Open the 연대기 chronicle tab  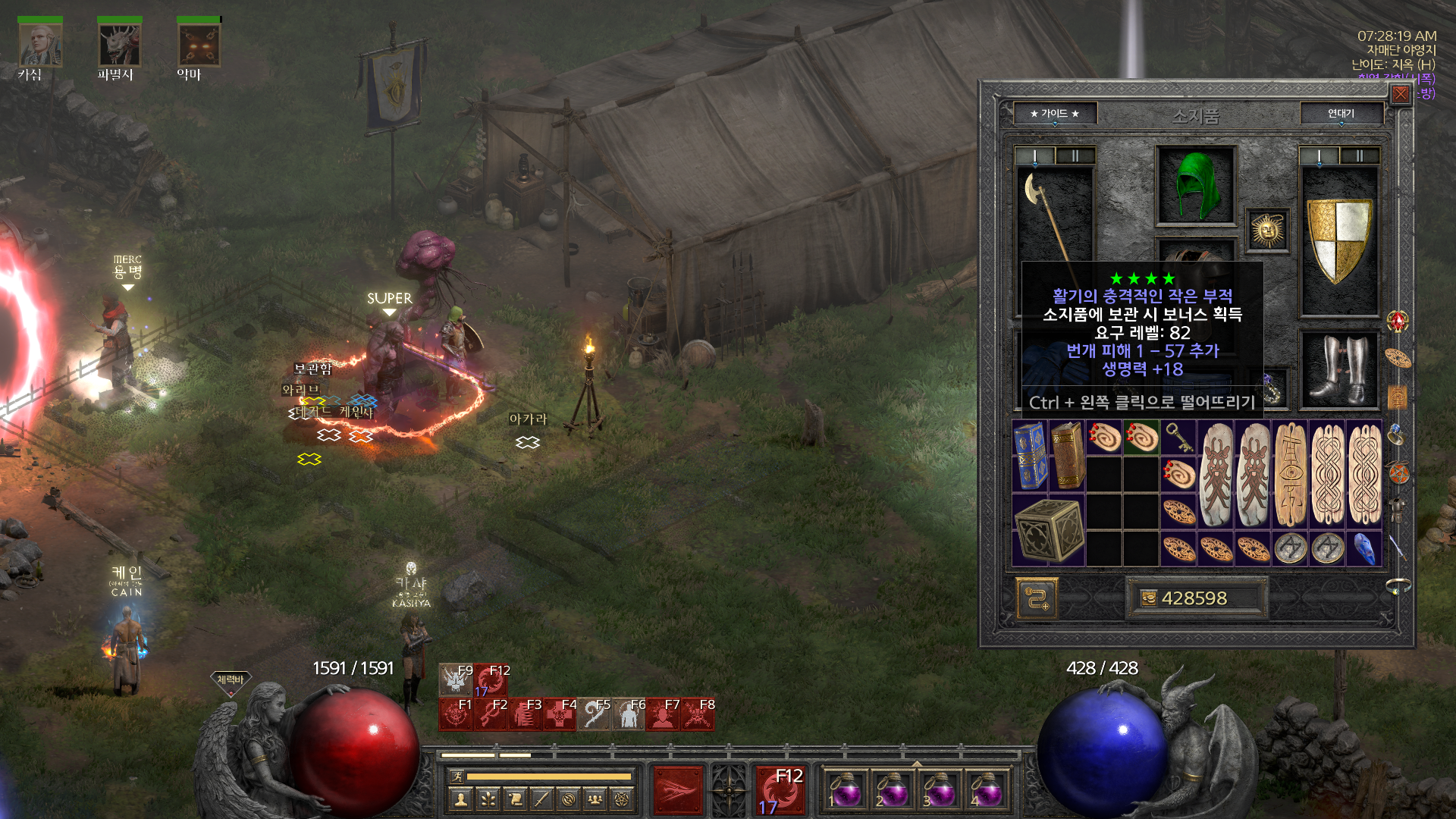click(1341, 114)
